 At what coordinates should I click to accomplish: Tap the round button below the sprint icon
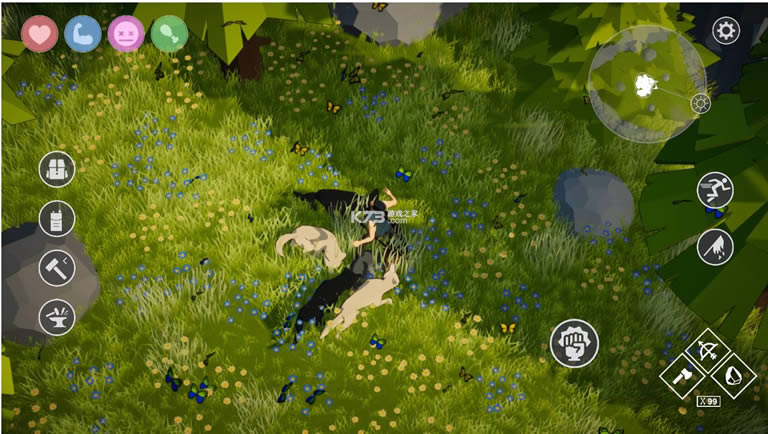pos(715,247)
